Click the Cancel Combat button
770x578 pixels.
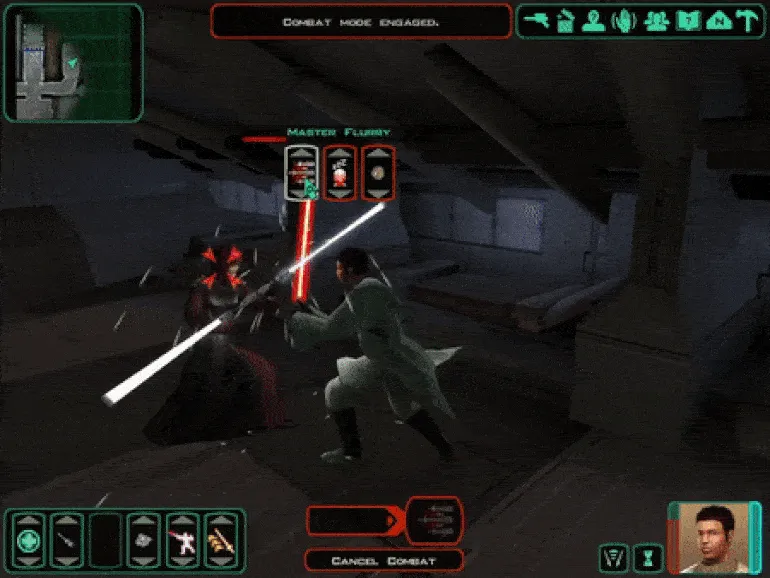(384, 560)
